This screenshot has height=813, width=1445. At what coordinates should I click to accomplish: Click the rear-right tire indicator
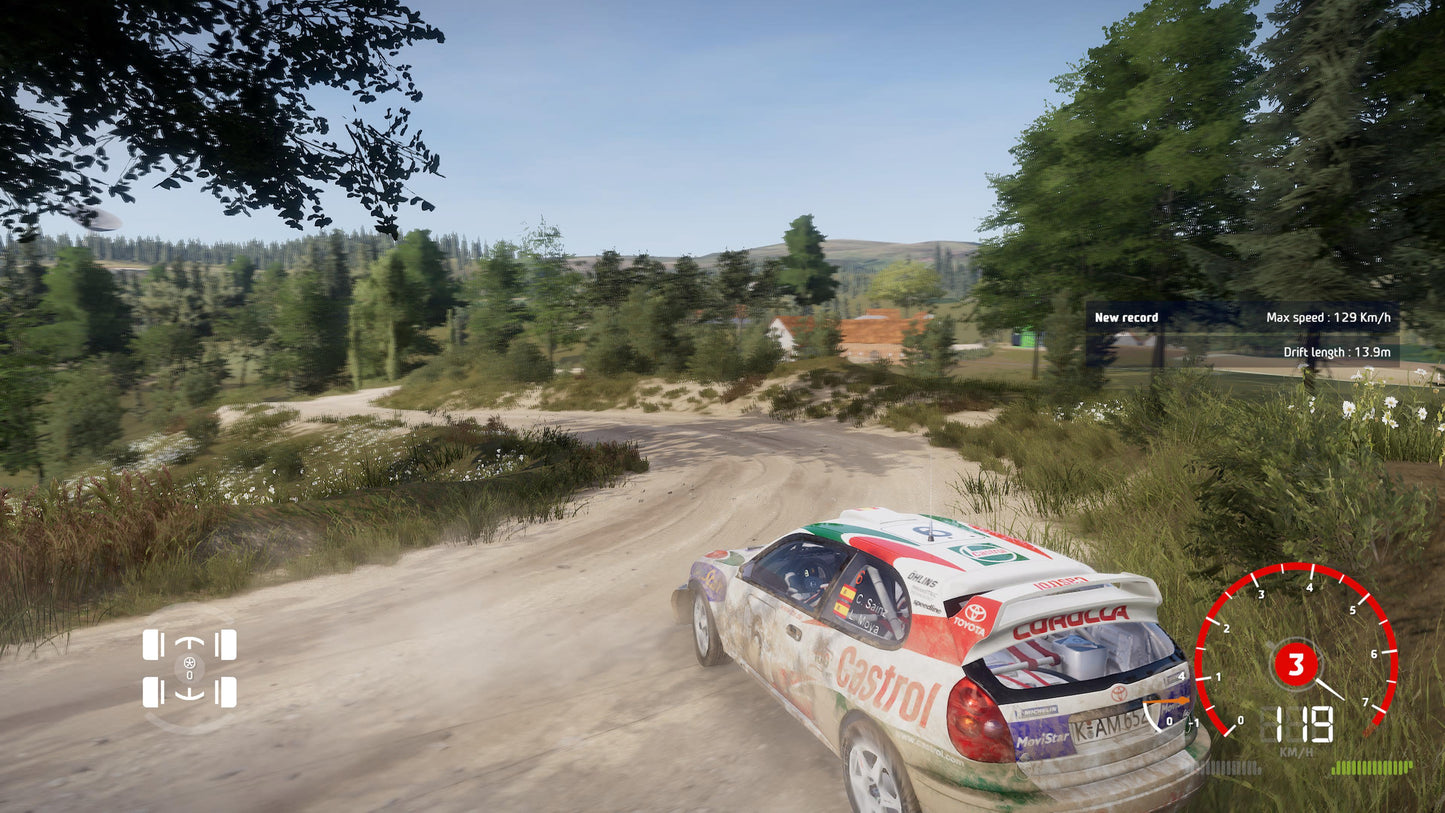229,693
